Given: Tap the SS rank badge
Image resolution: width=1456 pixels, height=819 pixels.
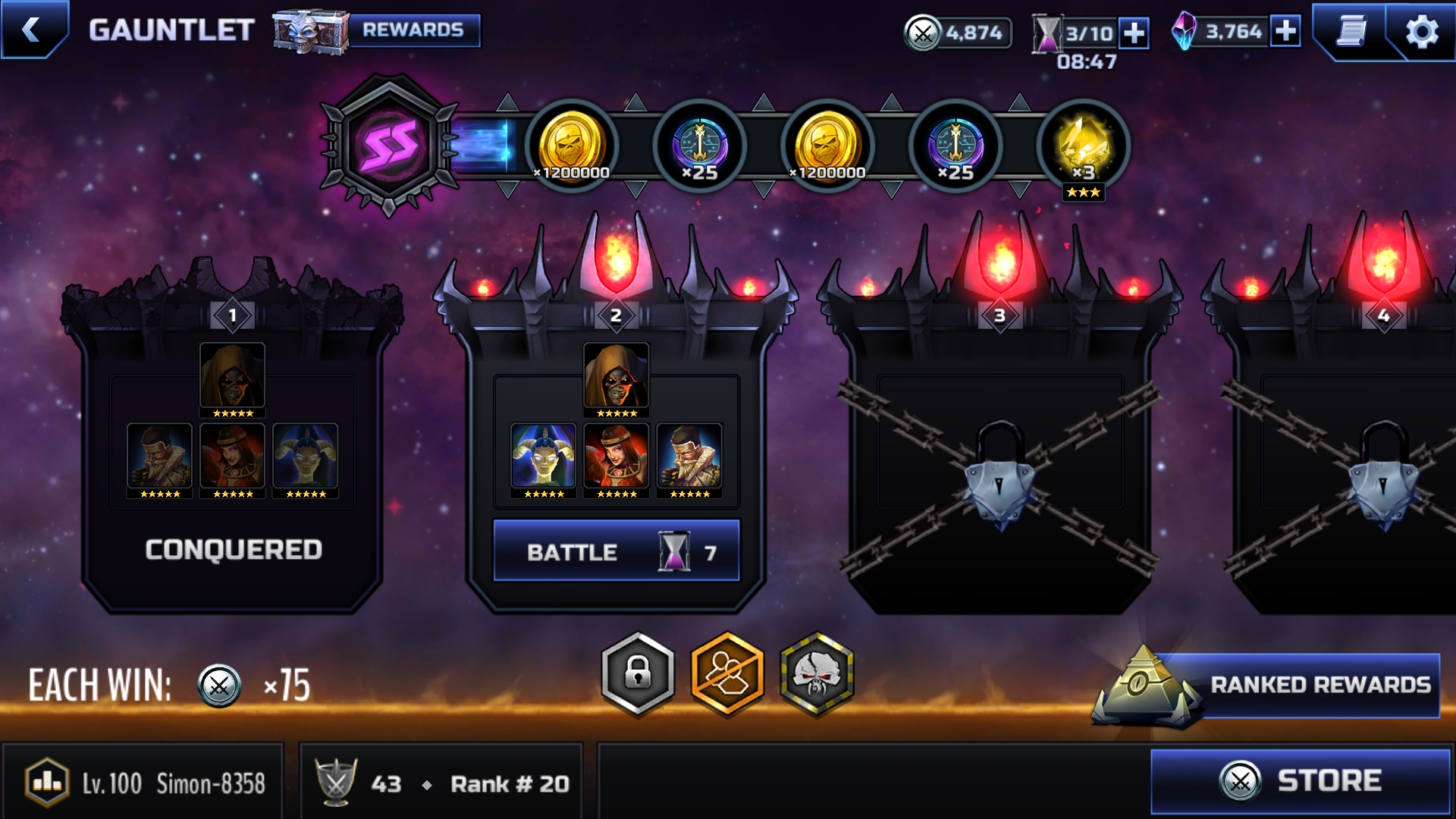Looking at the screenshot, I should point(389,145).
